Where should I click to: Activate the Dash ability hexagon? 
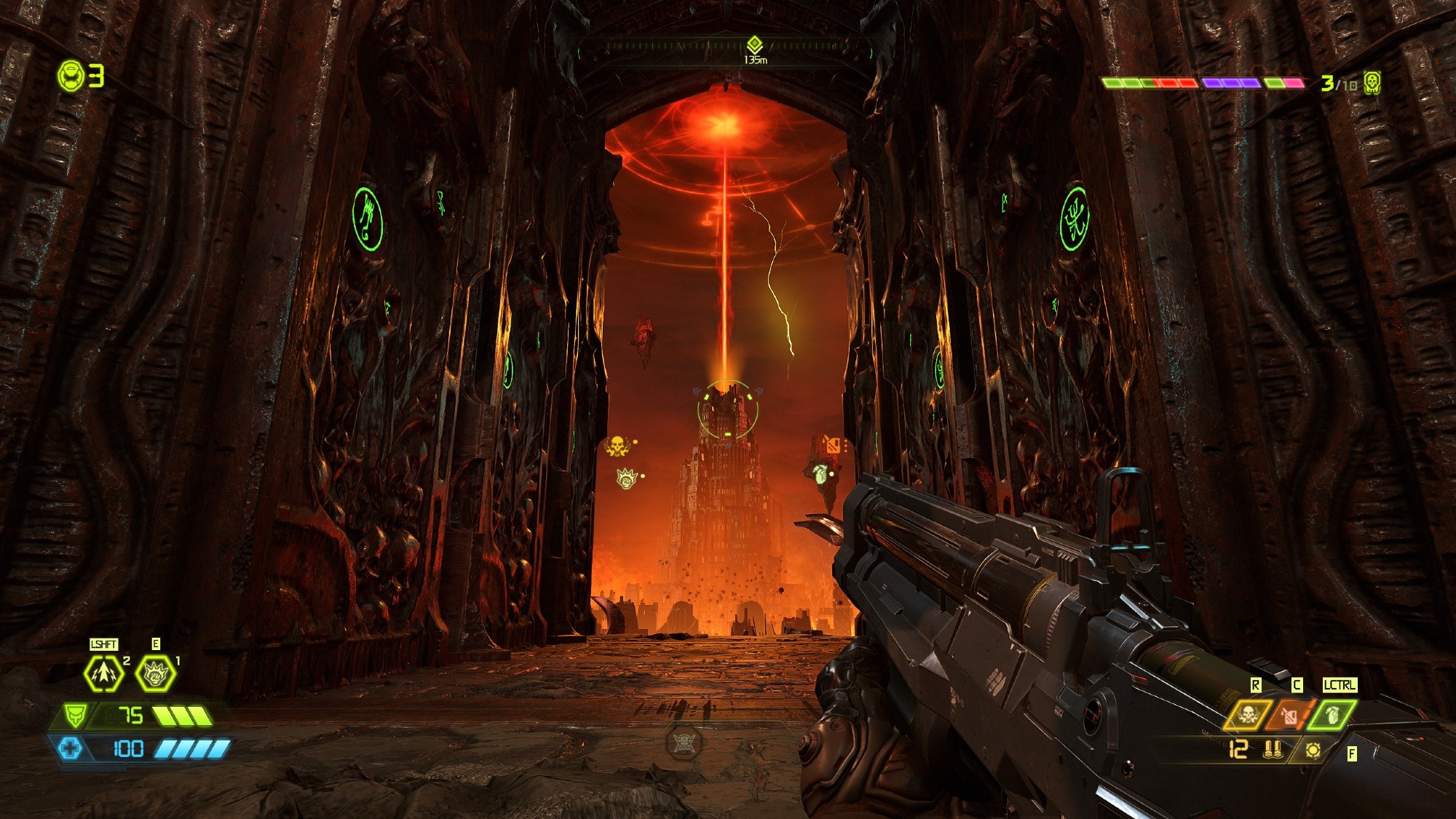(103, 673)
